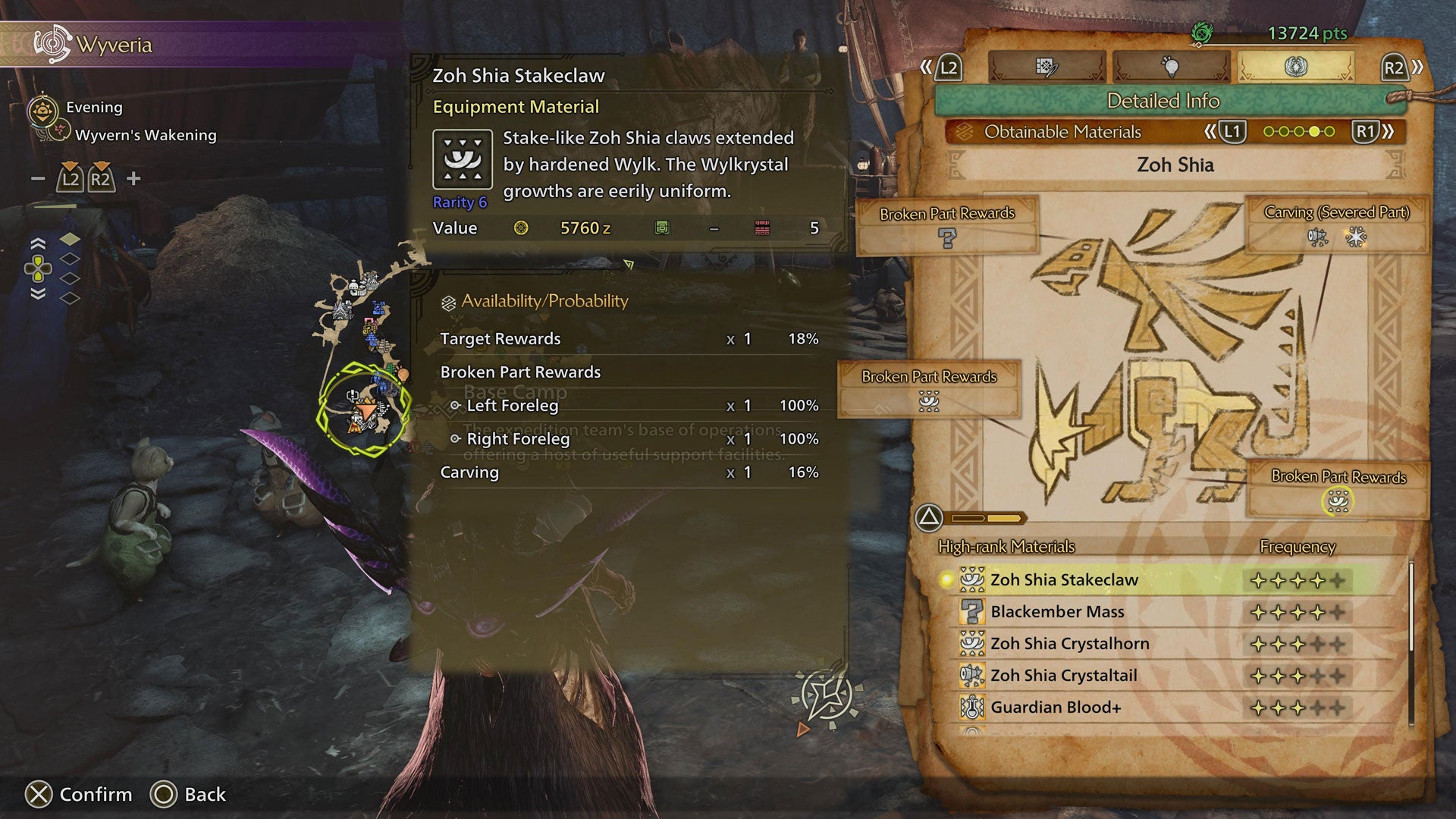The width and height of the screenshot is (1456, 819).
Task: Click the Zoh Shia Crystalhorn icon
Action: [x=974, y=643]
